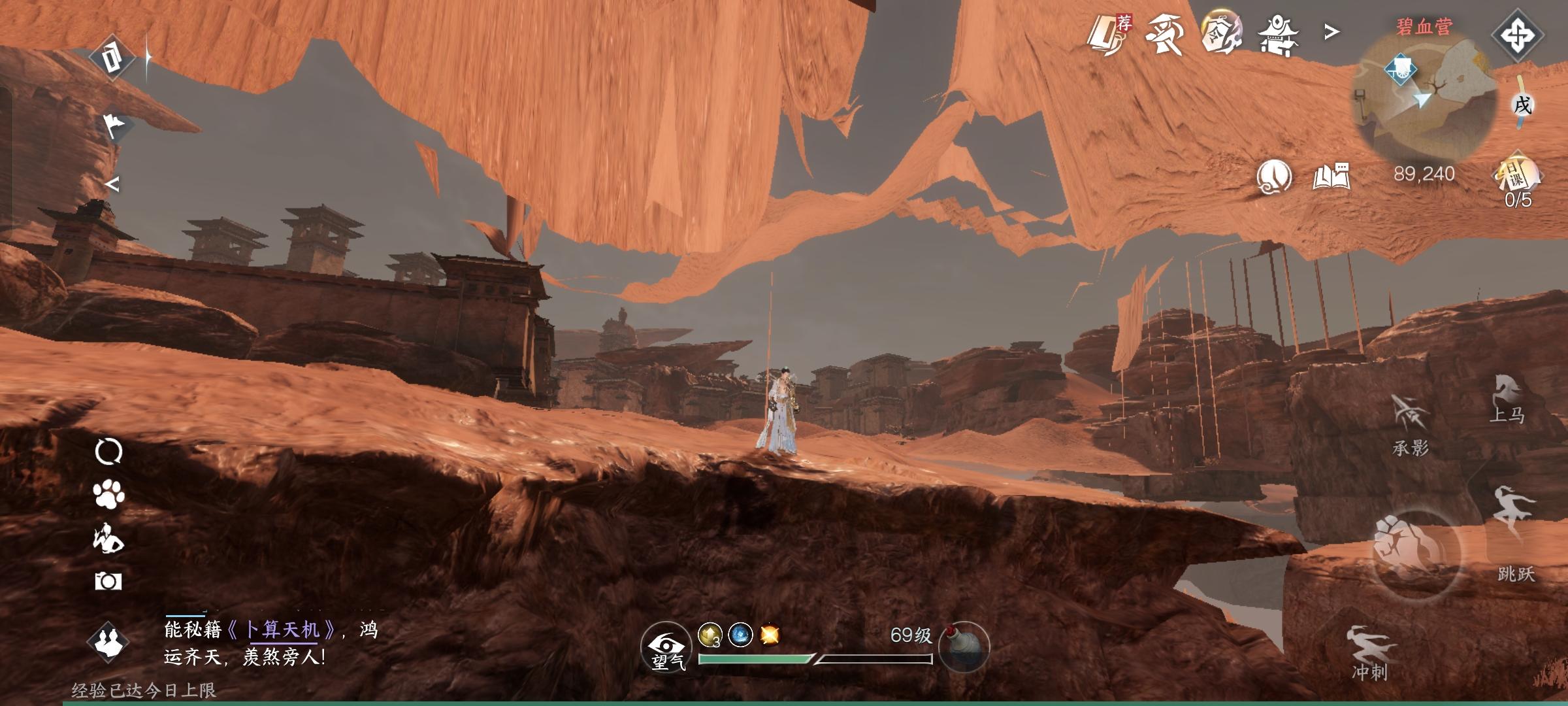1568x706 pixels.
Task: Activate the 承影 skill
Action: coord(1411,424)
